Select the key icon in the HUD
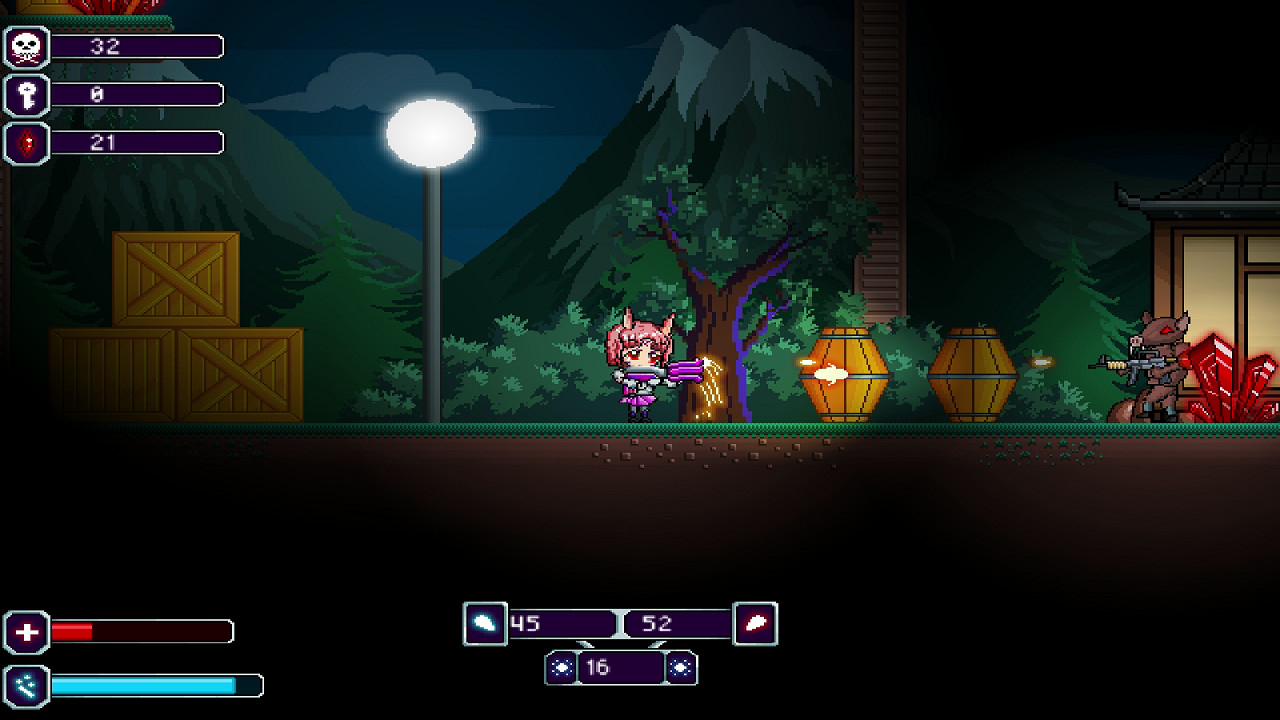The image size is (1280, 720). (27, 95)
